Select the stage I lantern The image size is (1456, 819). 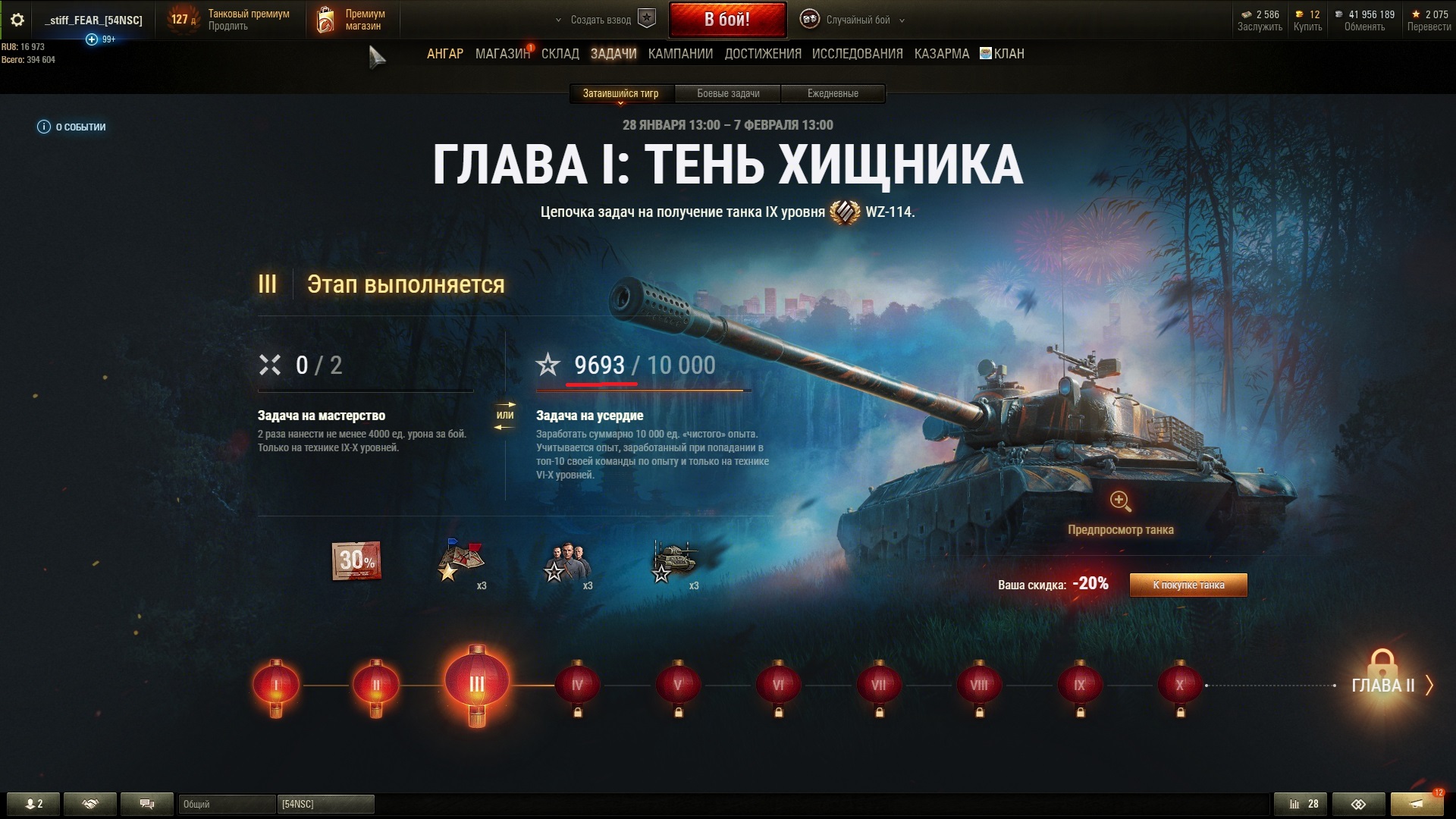point(275,686)
